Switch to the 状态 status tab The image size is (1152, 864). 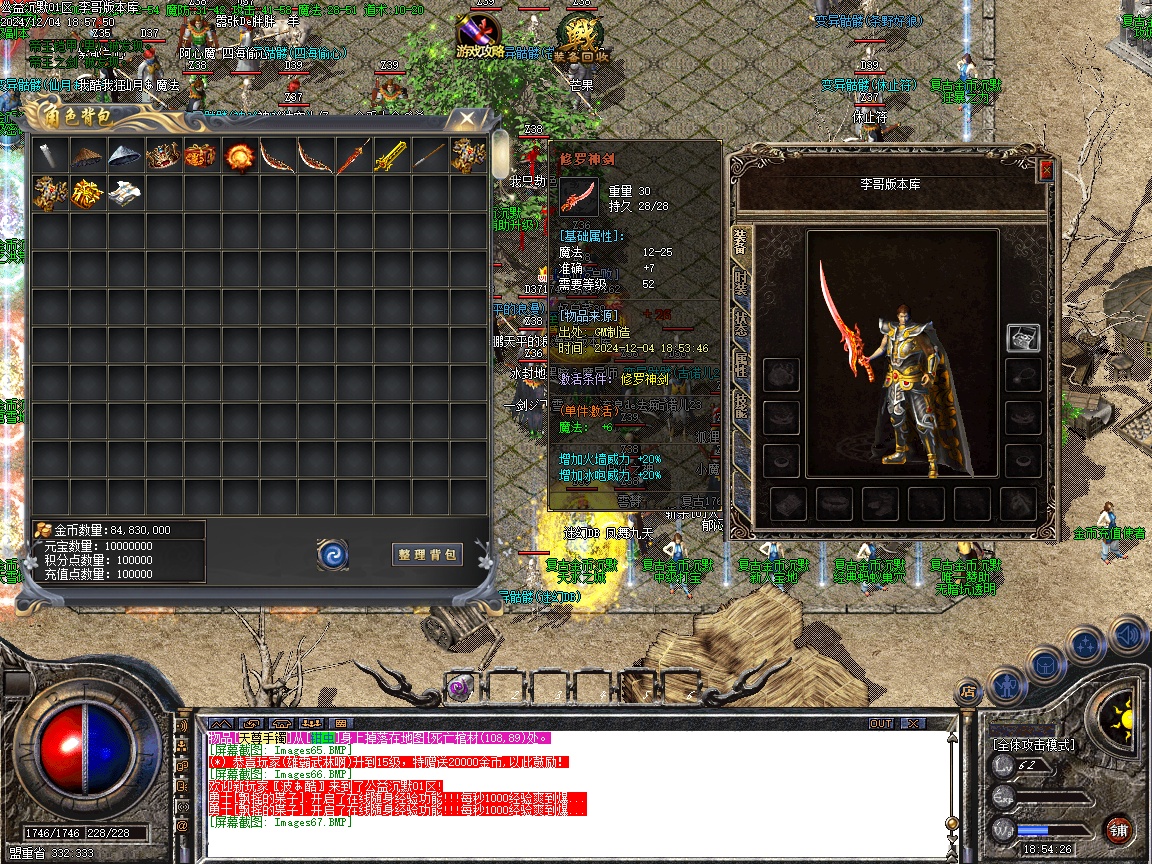click(741, 323)
